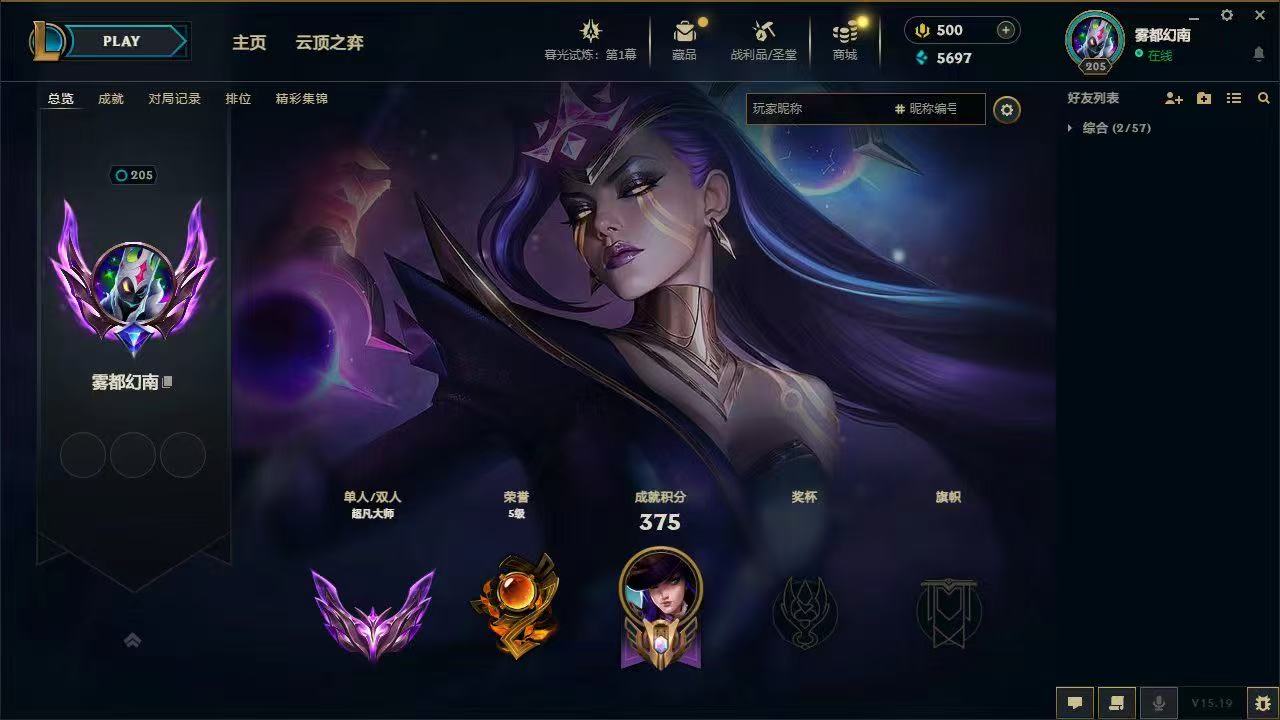Open the bug report icon
The height and width of the screenshot is (720, 1280).
(x=1257, y=702)
